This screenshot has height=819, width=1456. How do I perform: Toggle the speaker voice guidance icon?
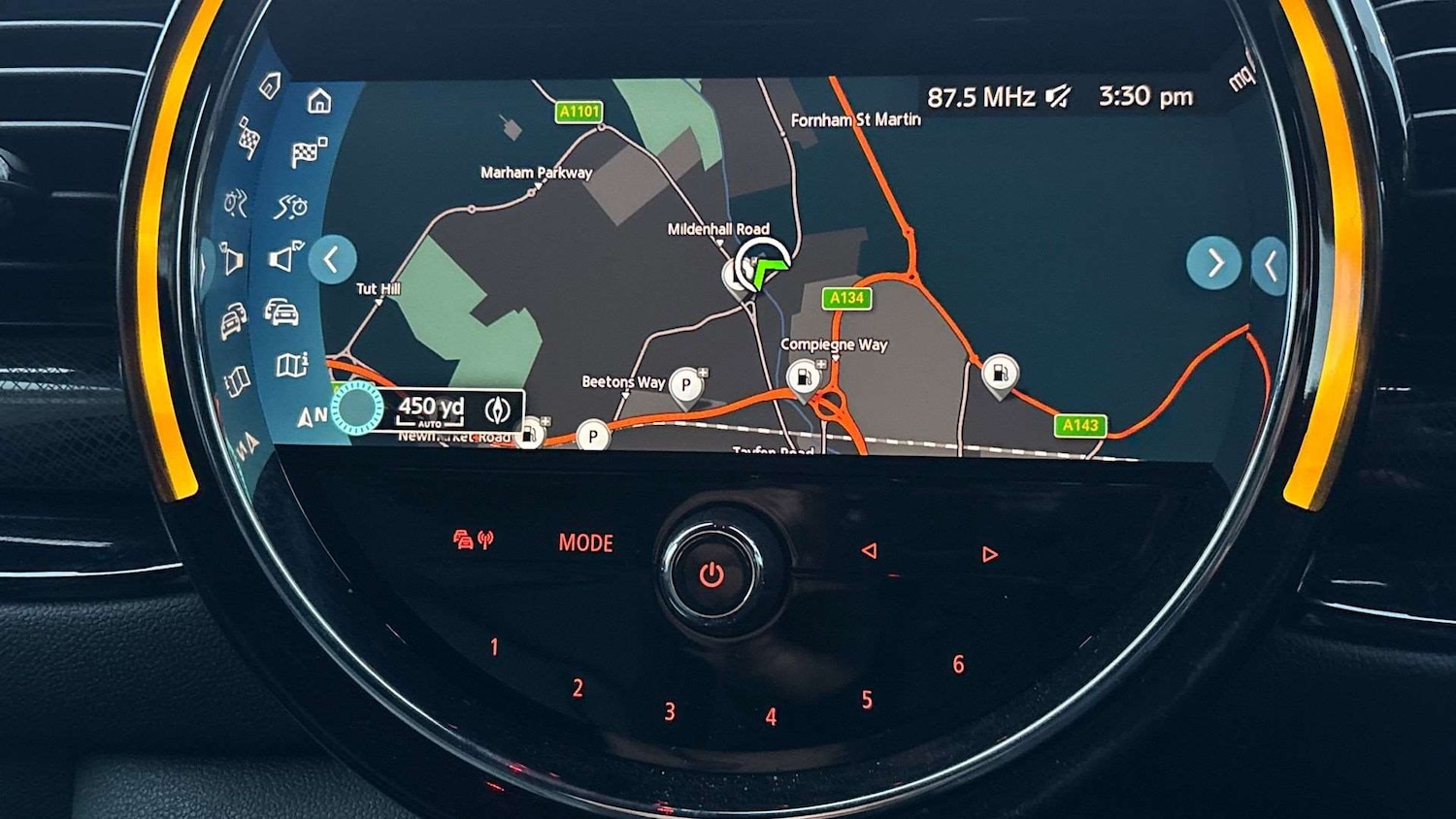tap(285, 257)
